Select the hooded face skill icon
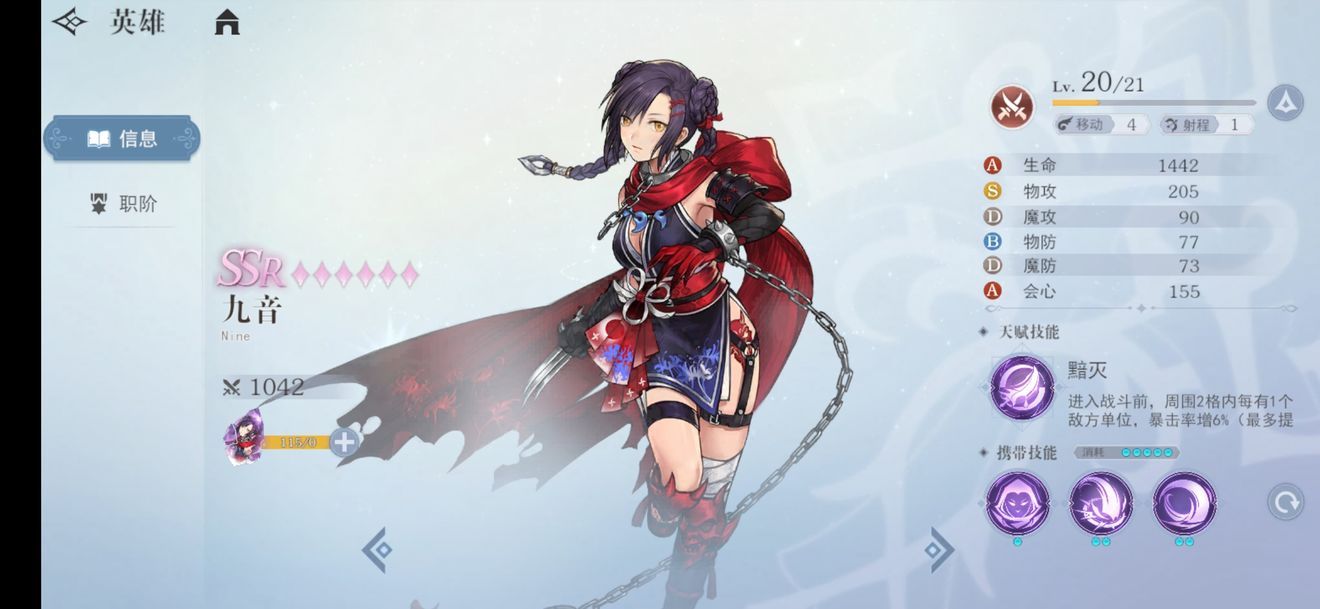The width and height of the screenshot is (1320, 609). tap(1017, 503)
